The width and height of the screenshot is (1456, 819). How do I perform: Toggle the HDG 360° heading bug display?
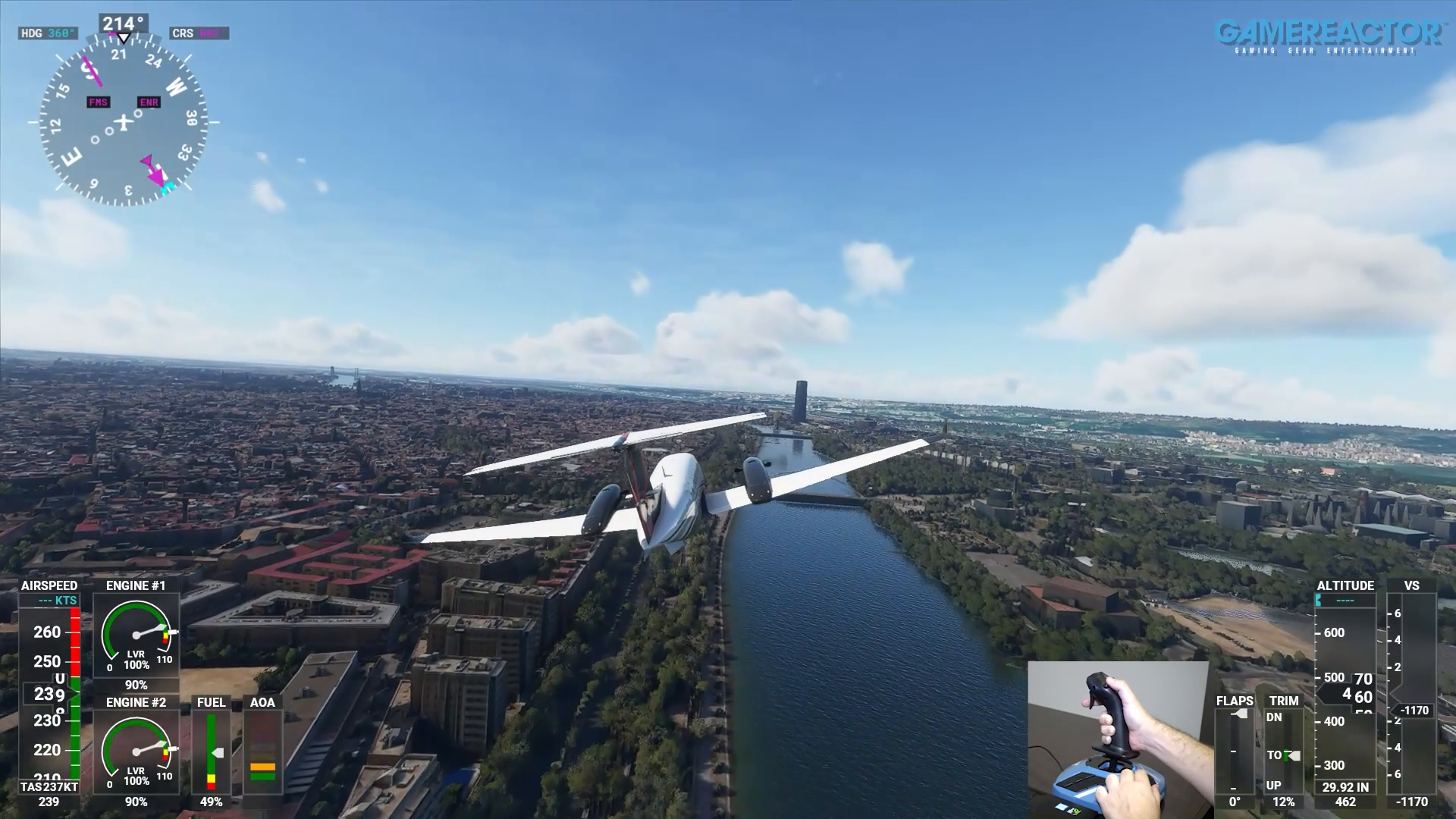(48, 33)
